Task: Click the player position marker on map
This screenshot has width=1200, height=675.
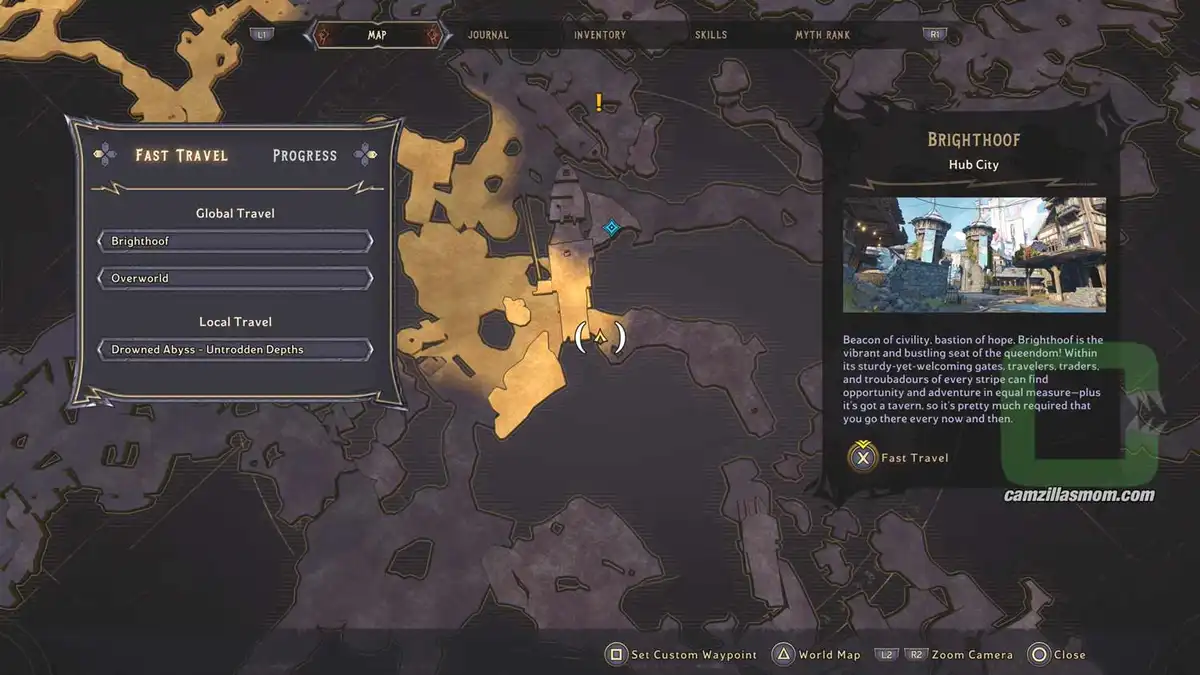Action: [600, 338]
